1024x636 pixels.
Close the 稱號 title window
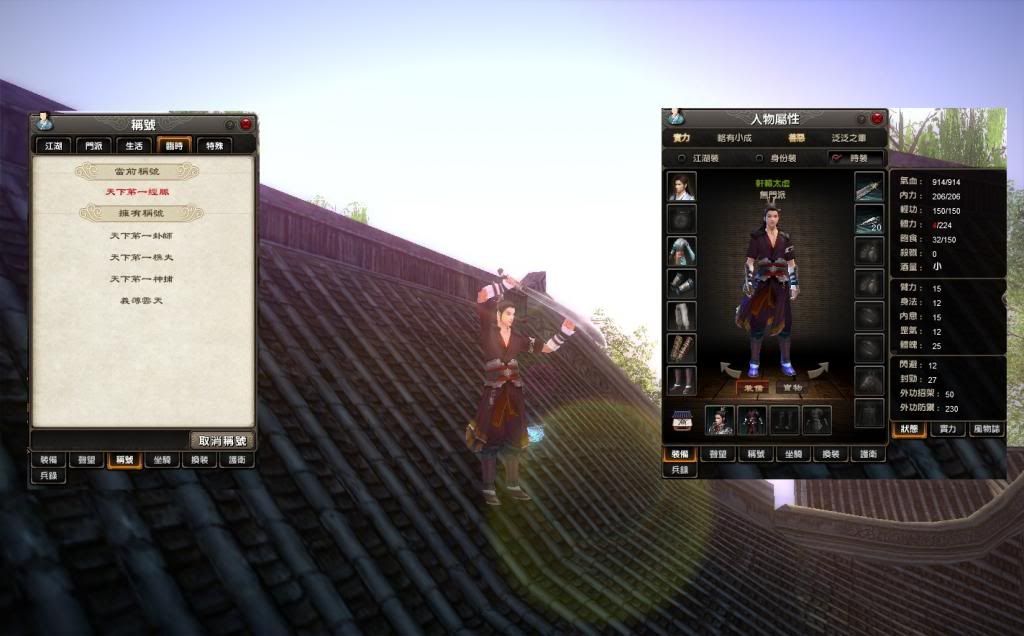(245, 125)
